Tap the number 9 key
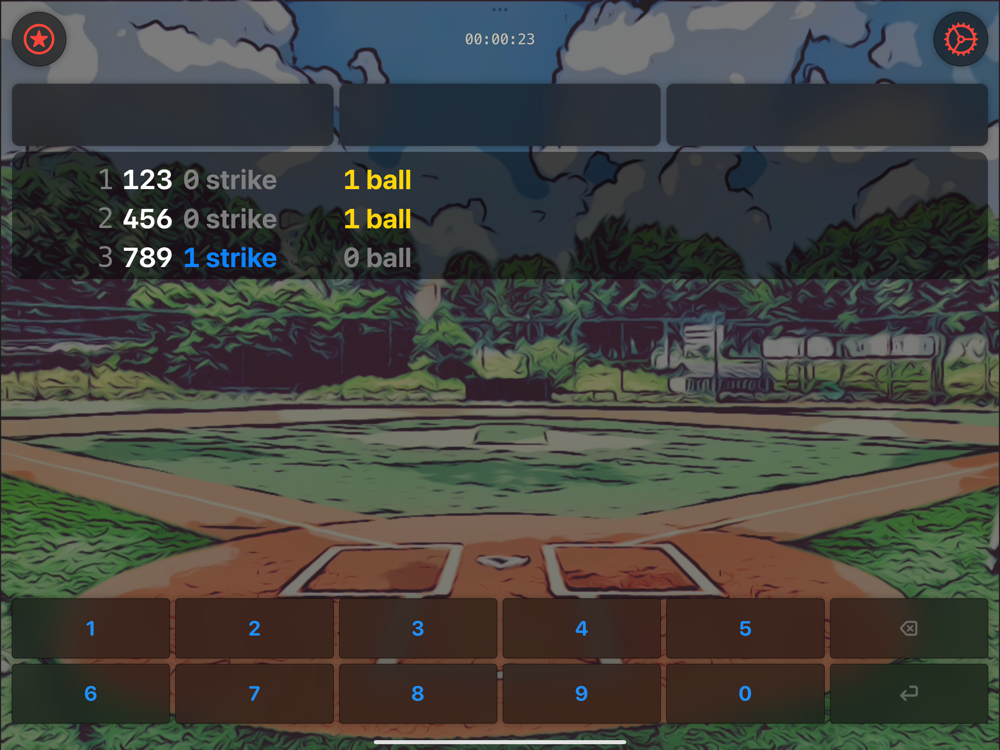 tap(581, 694)
